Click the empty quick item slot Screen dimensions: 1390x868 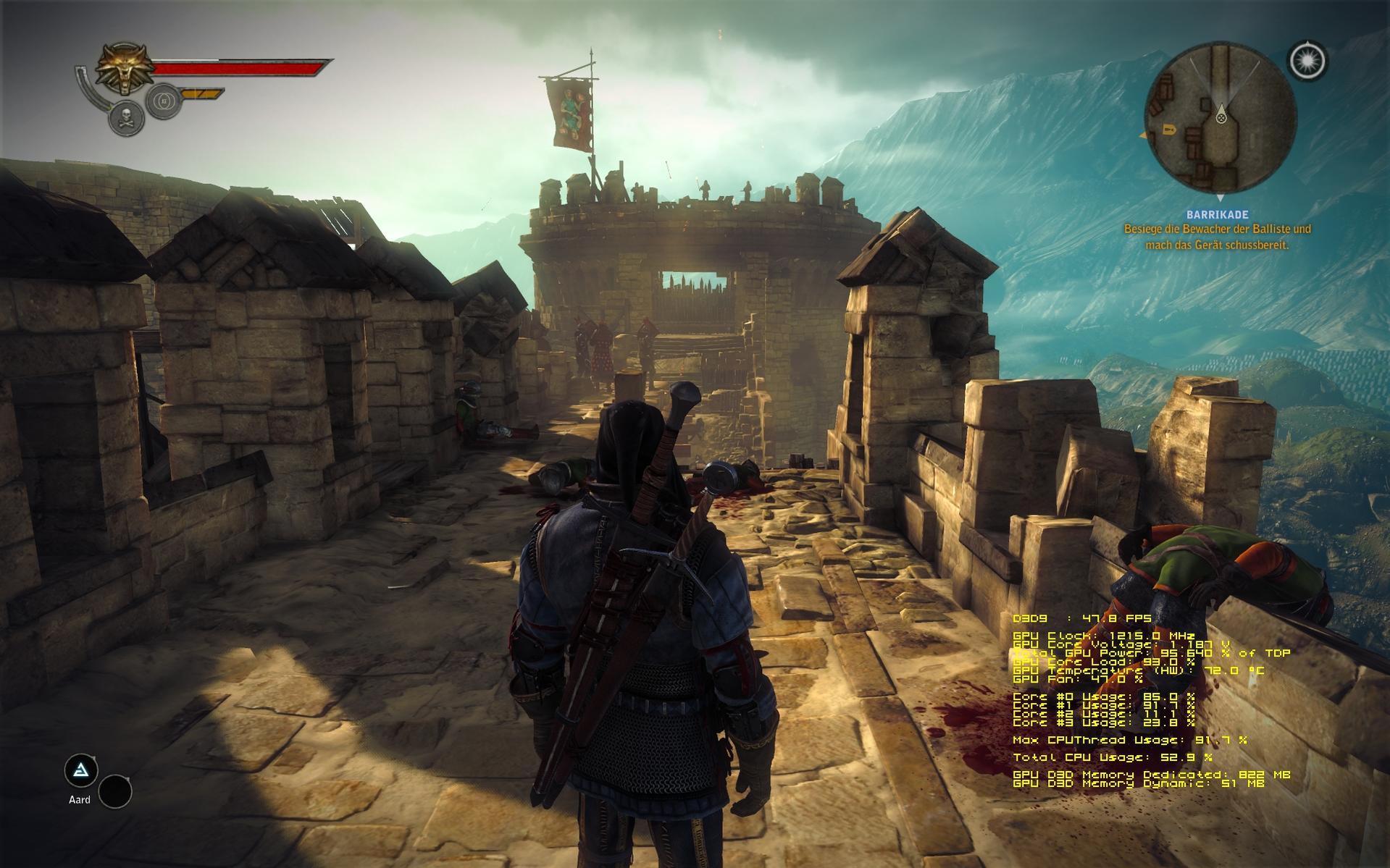click(x=115, y=791)
